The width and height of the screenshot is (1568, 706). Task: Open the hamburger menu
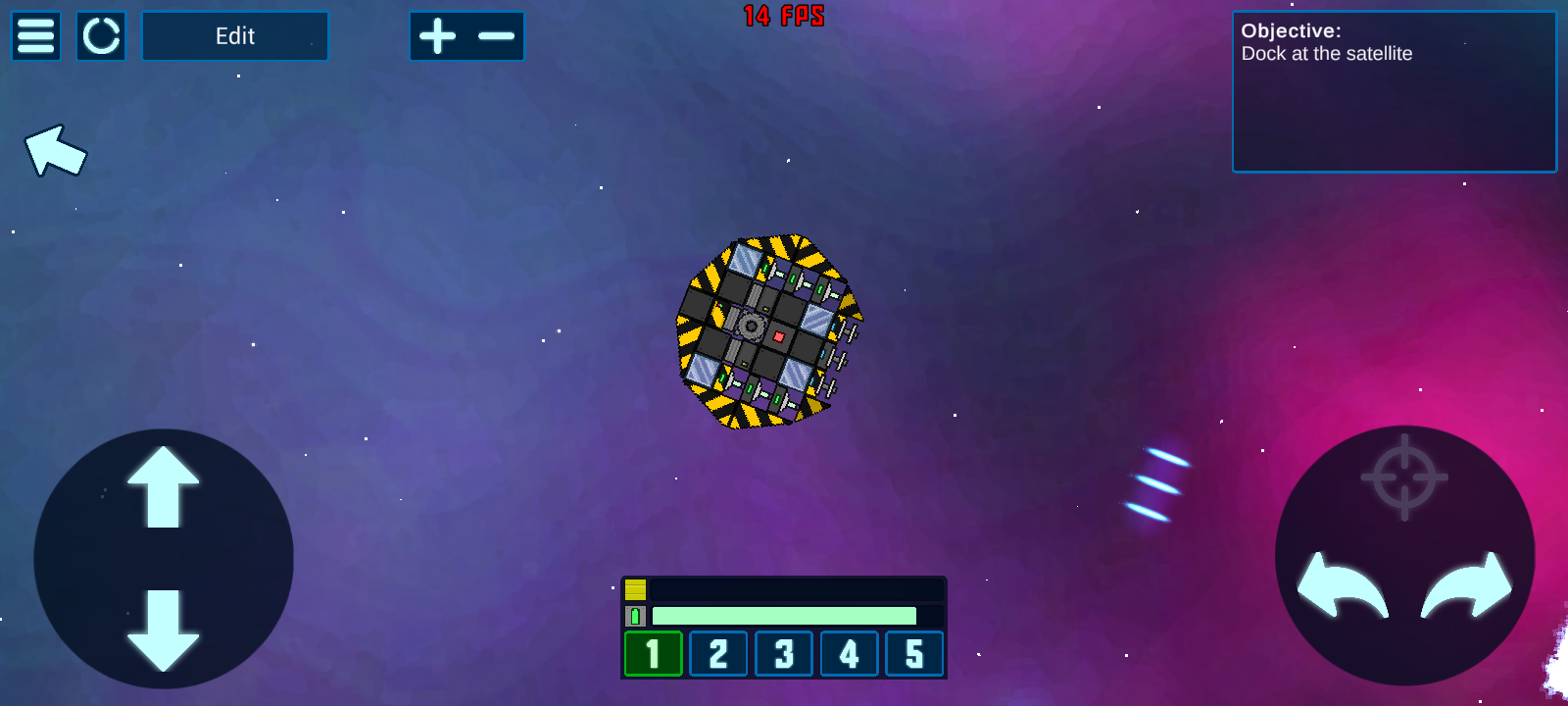click(x=36, y=36)
